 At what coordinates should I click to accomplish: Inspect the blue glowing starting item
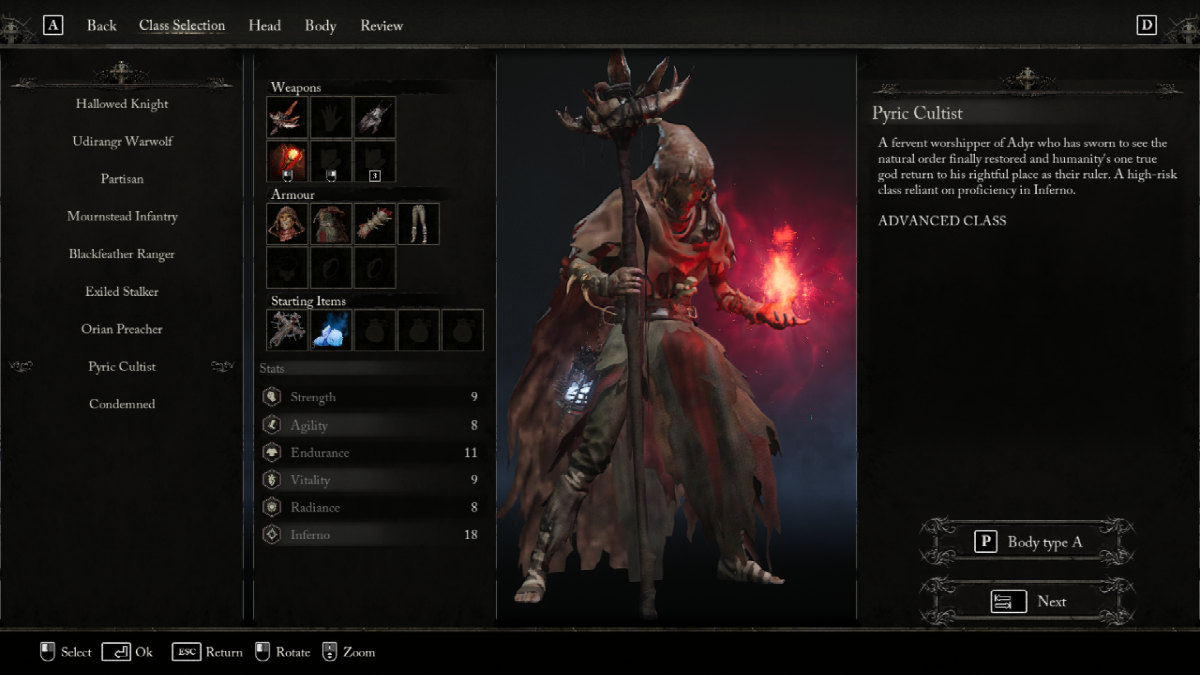[x=330, y=330]
